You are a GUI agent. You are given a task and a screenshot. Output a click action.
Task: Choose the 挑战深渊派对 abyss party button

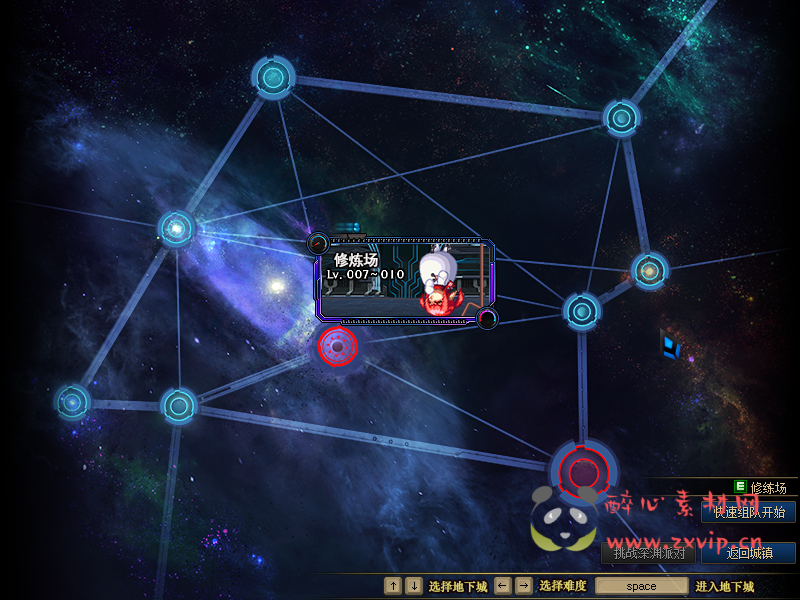coord(650,553)
